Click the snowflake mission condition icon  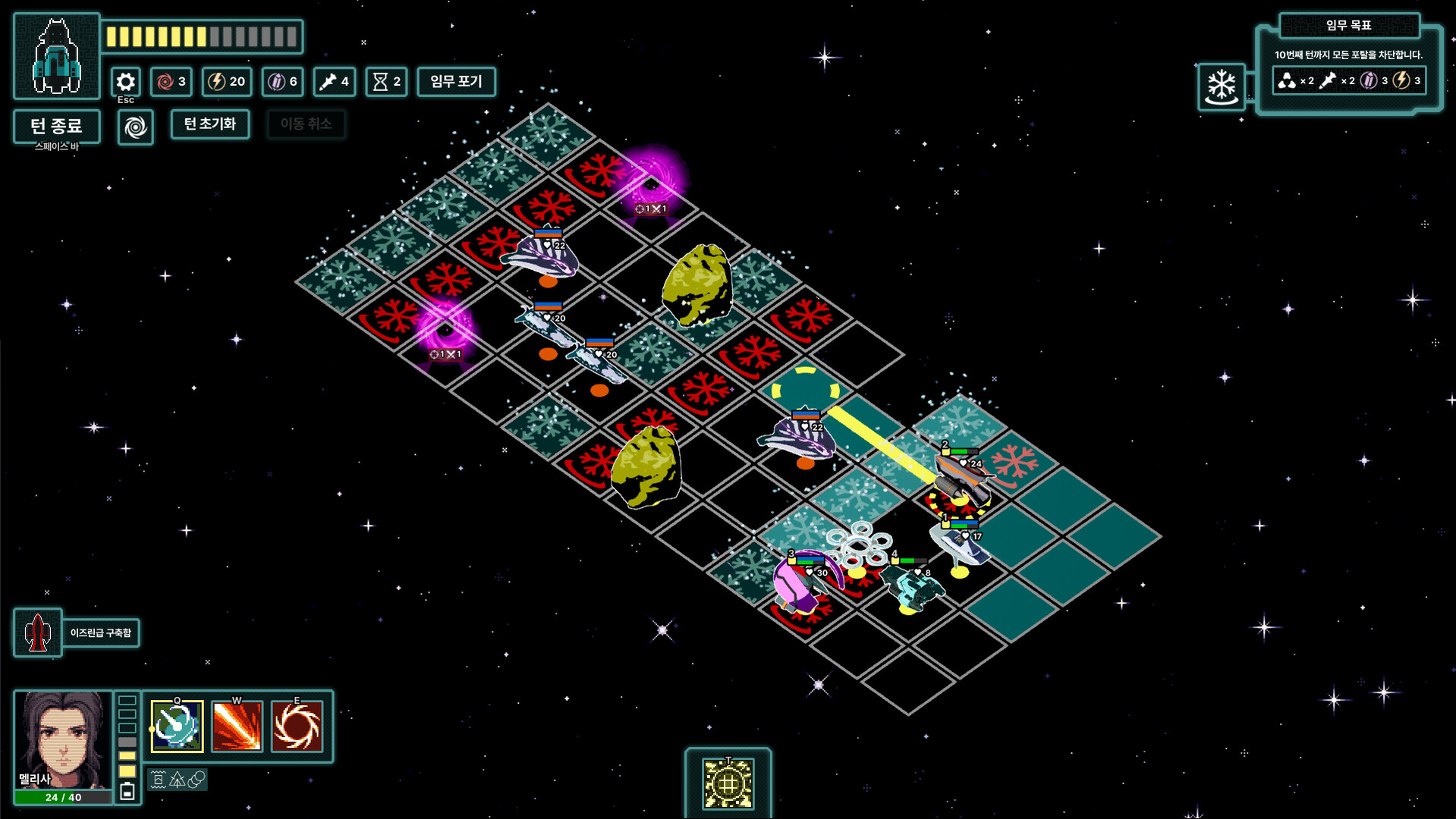[1222, 86]
